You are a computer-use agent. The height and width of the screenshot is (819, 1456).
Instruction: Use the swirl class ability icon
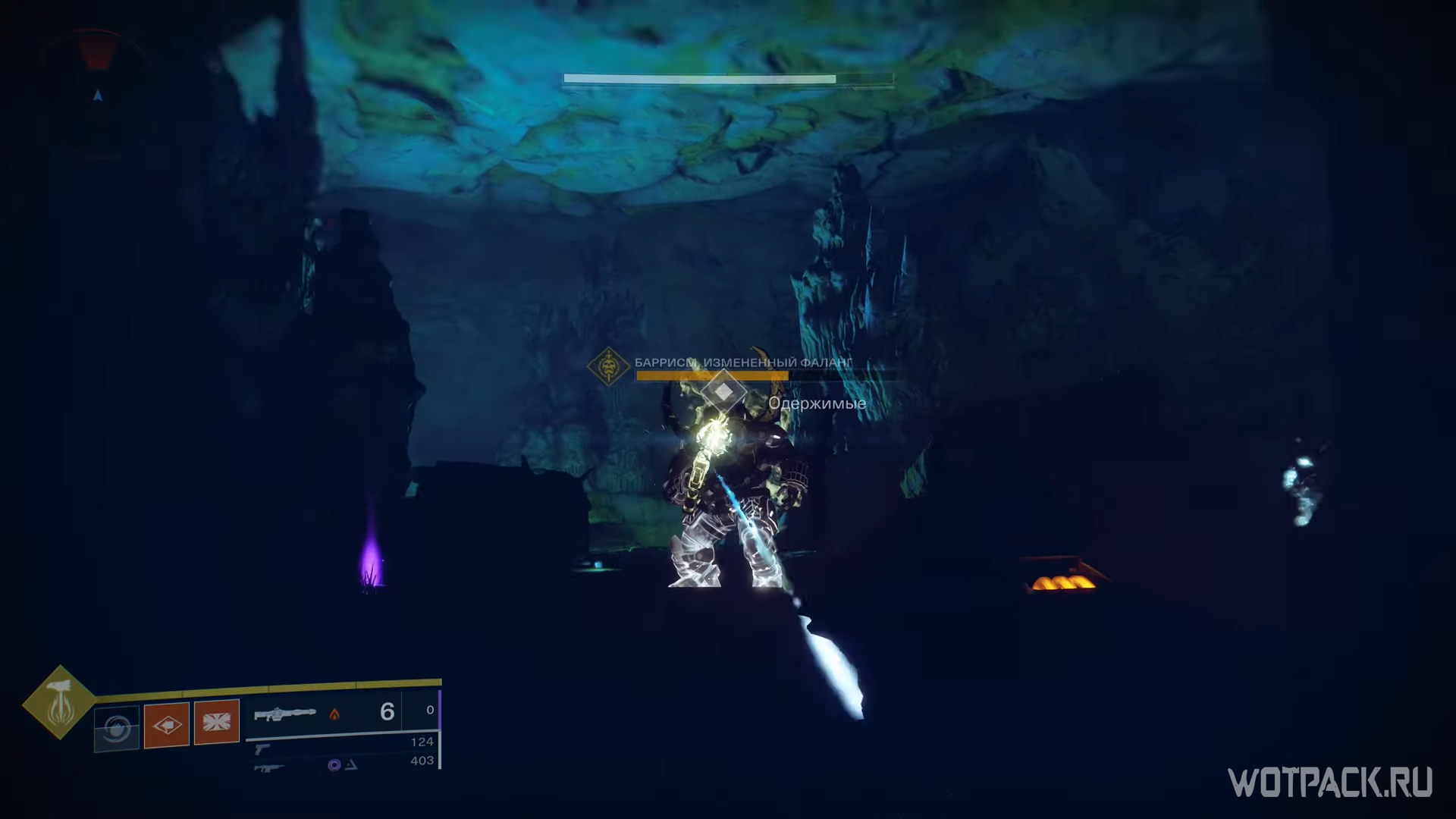[x=117, y=729]
